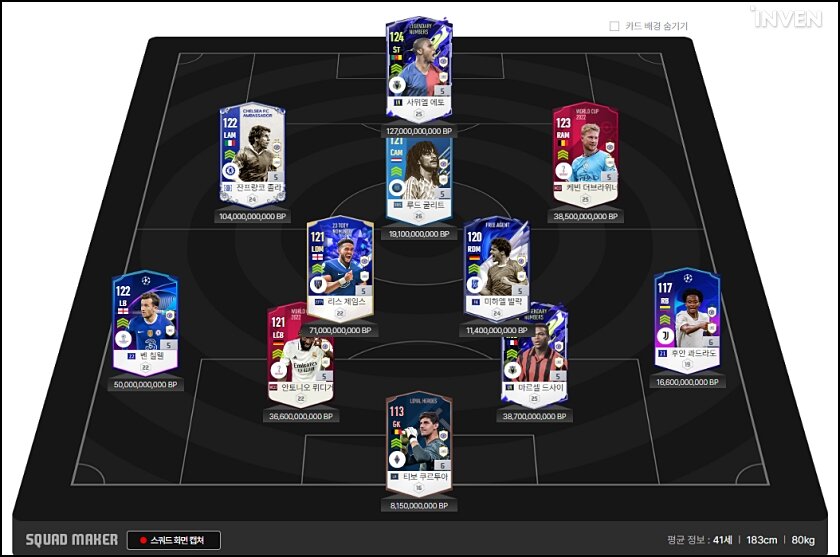Select the LCB card 안토니오 뤼디거

click(298, 355)
